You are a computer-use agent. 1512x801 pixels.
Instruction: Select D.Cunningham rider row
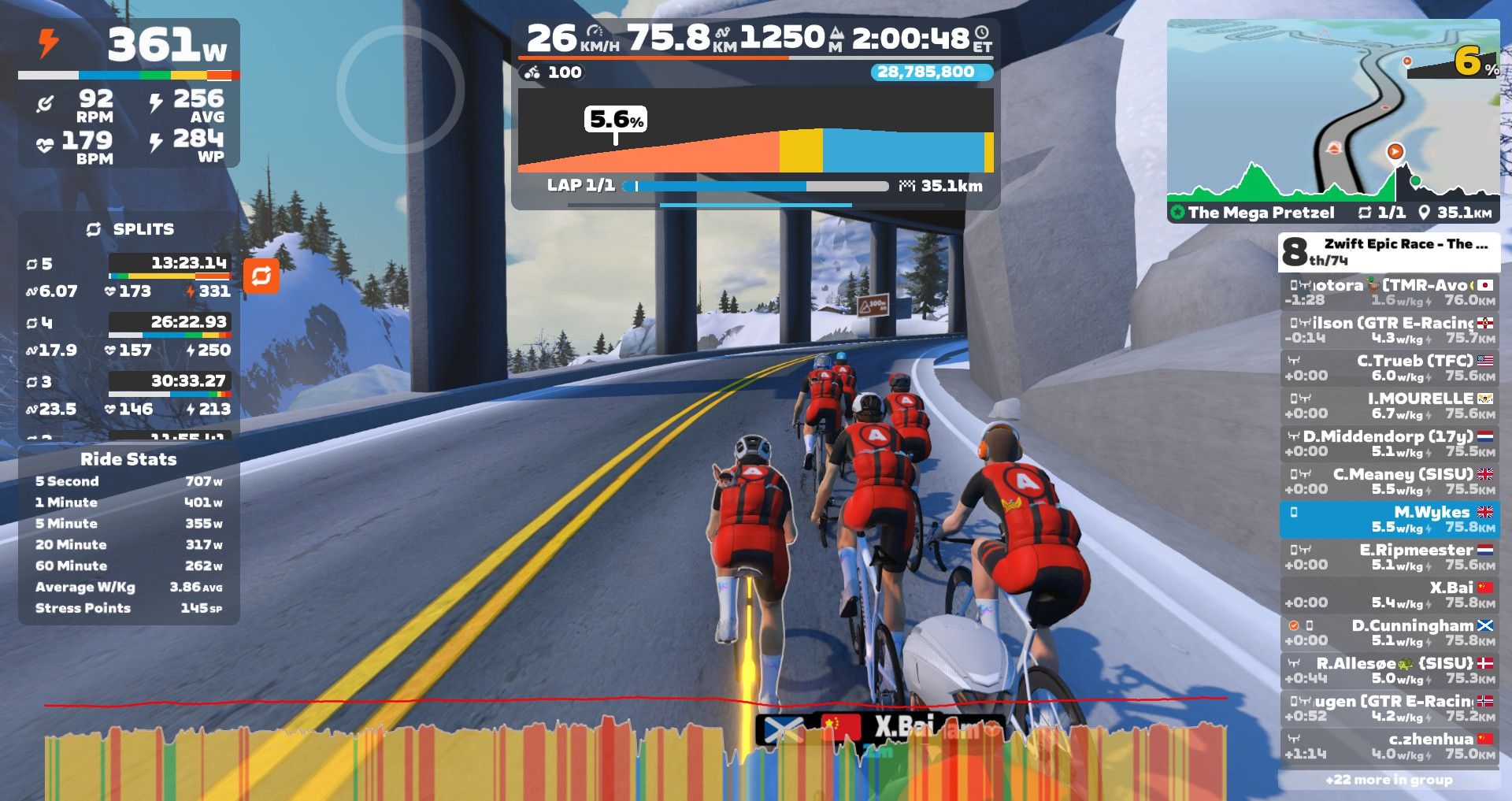(1390, 632)
